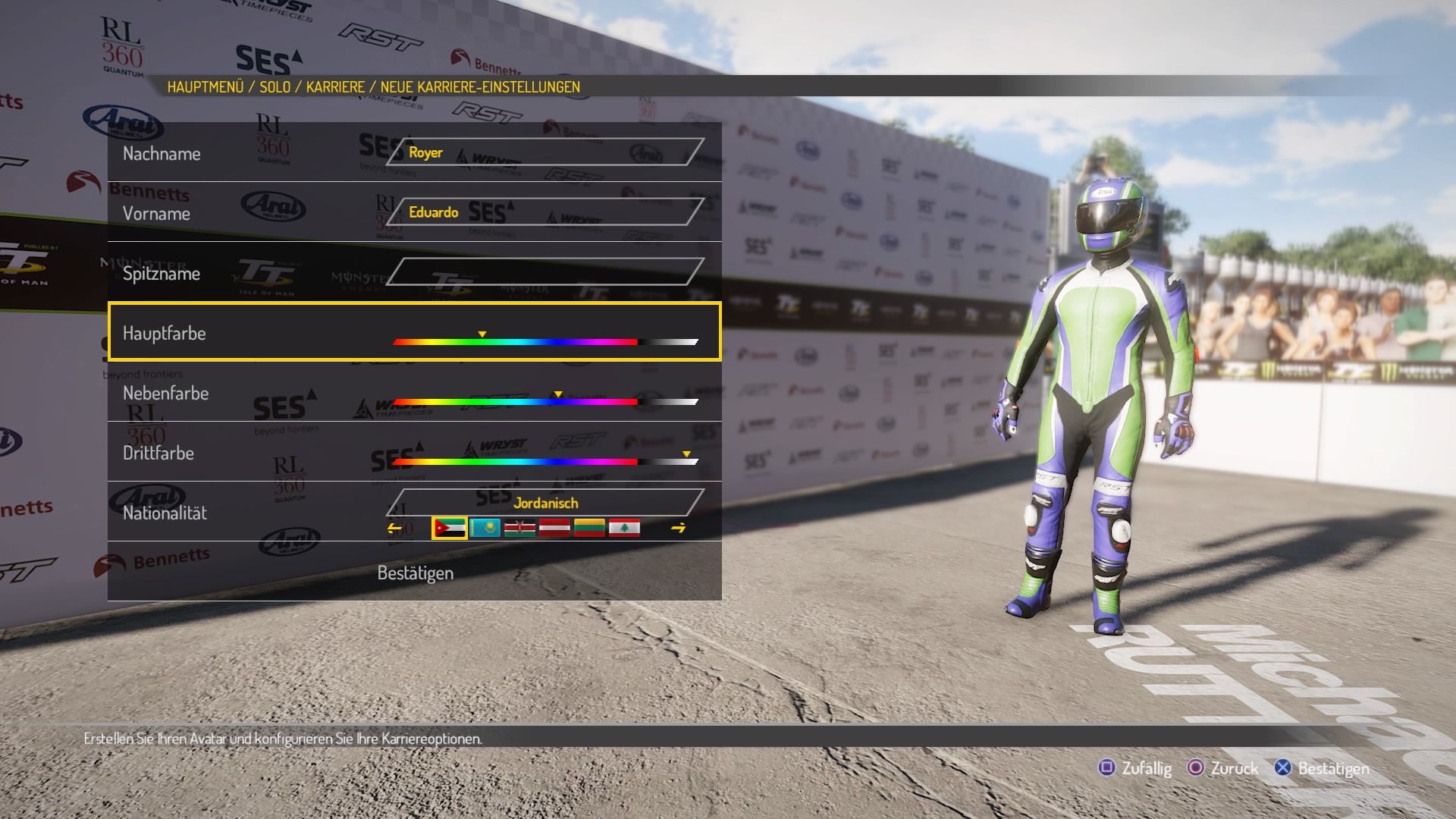Image resolution: width=1456 pixels, height=819 pixels.
Task: Choose the Latvia flag
Action: (554, 528)
